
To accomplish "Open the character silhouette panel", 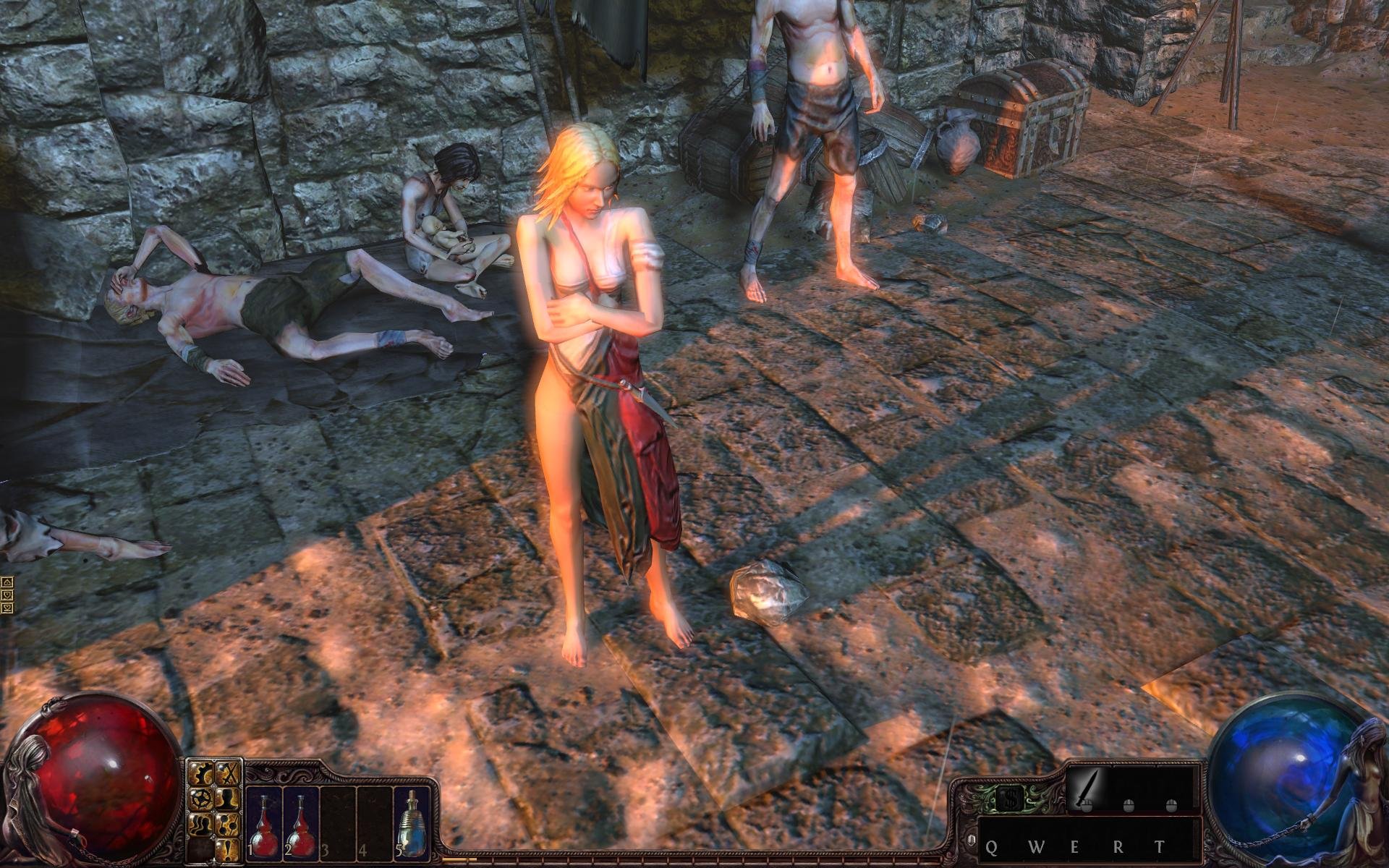I will [x=227, y=799].
